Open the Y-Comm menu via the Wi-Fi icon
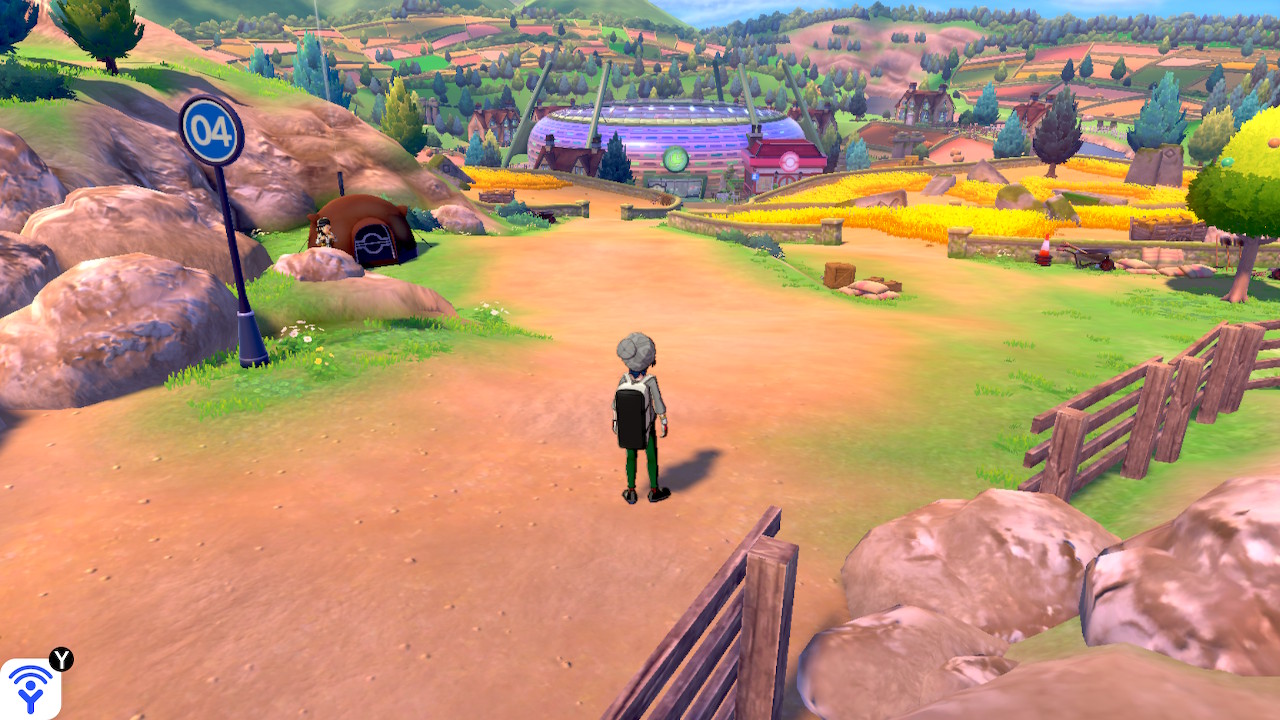Viewport: 1280px width, 720px height. [x=30, y=690]
